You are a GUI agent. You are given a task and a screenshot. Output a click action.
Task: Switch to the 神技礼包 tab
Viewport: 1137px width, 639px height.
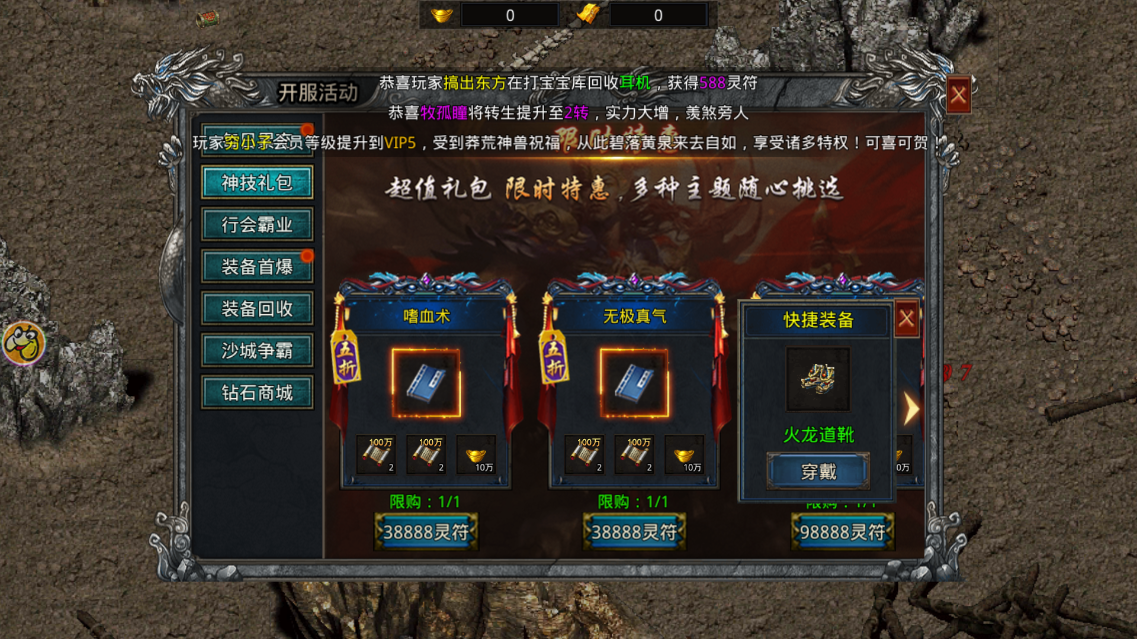coord(258,183)
